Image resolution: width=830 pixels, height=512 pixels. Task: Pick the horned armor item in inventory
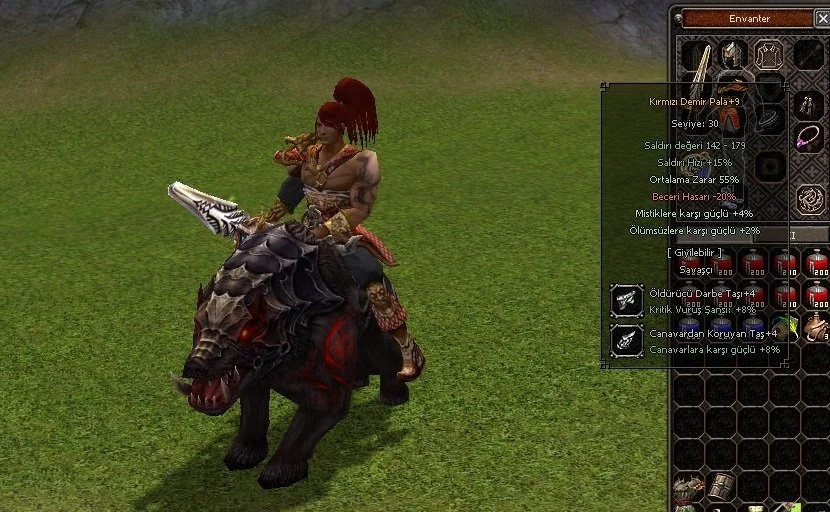(x=688, y=488)
